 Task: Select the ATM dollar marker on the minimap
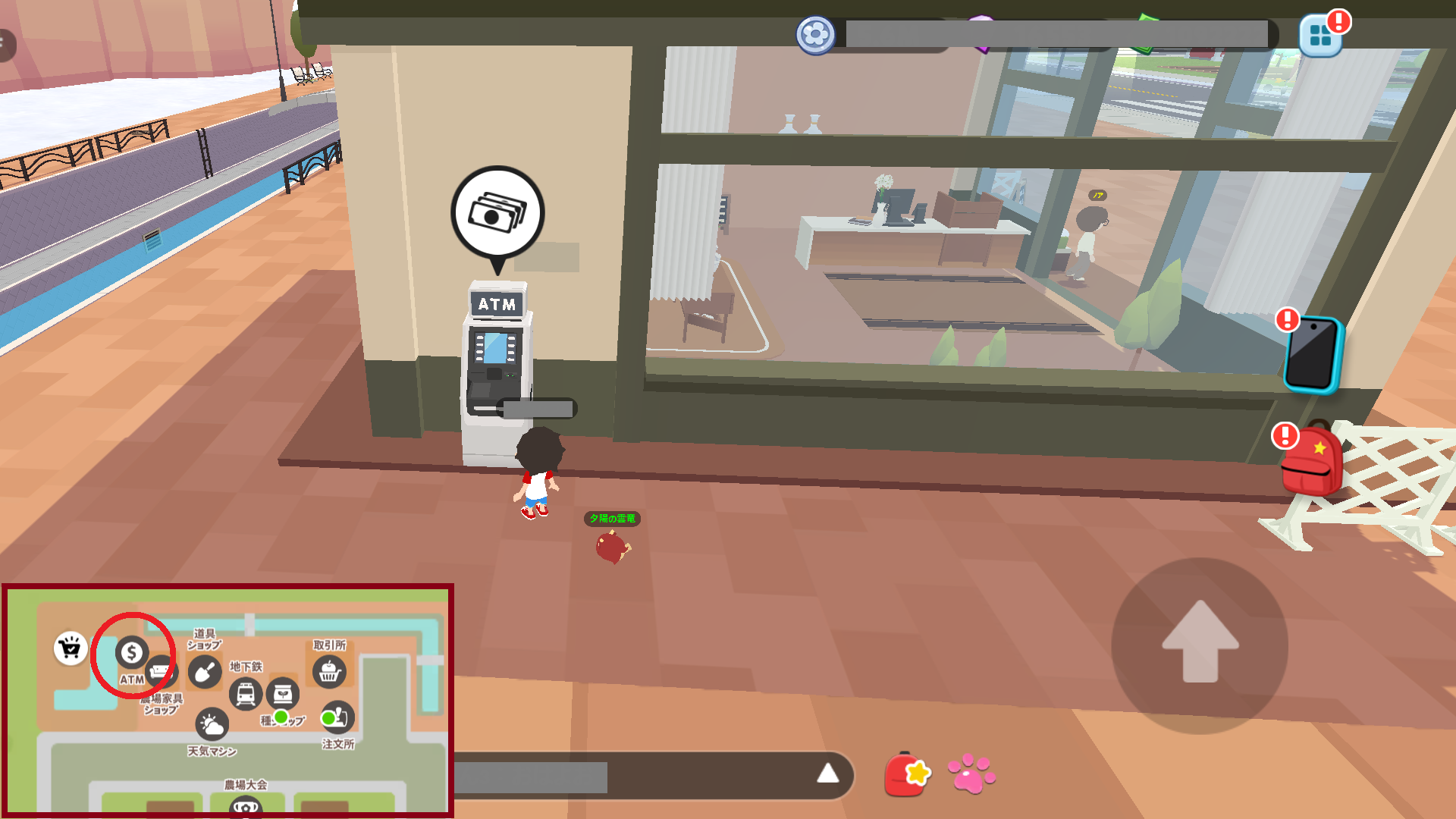[x=132, y=652]
